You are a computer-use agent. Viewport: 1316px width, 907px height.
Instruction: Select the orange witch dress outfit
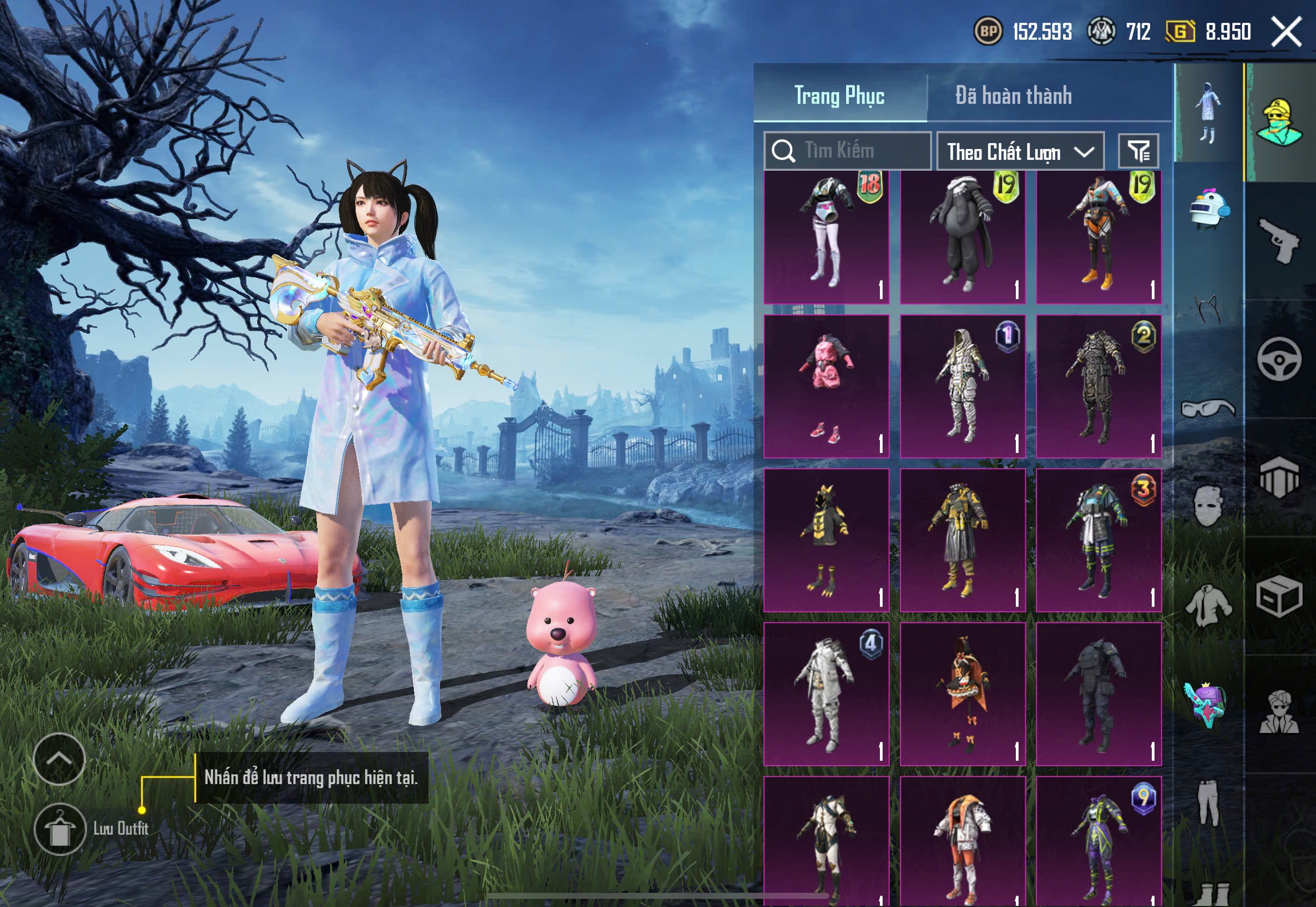pyautogui.click(x=963, y=693)
